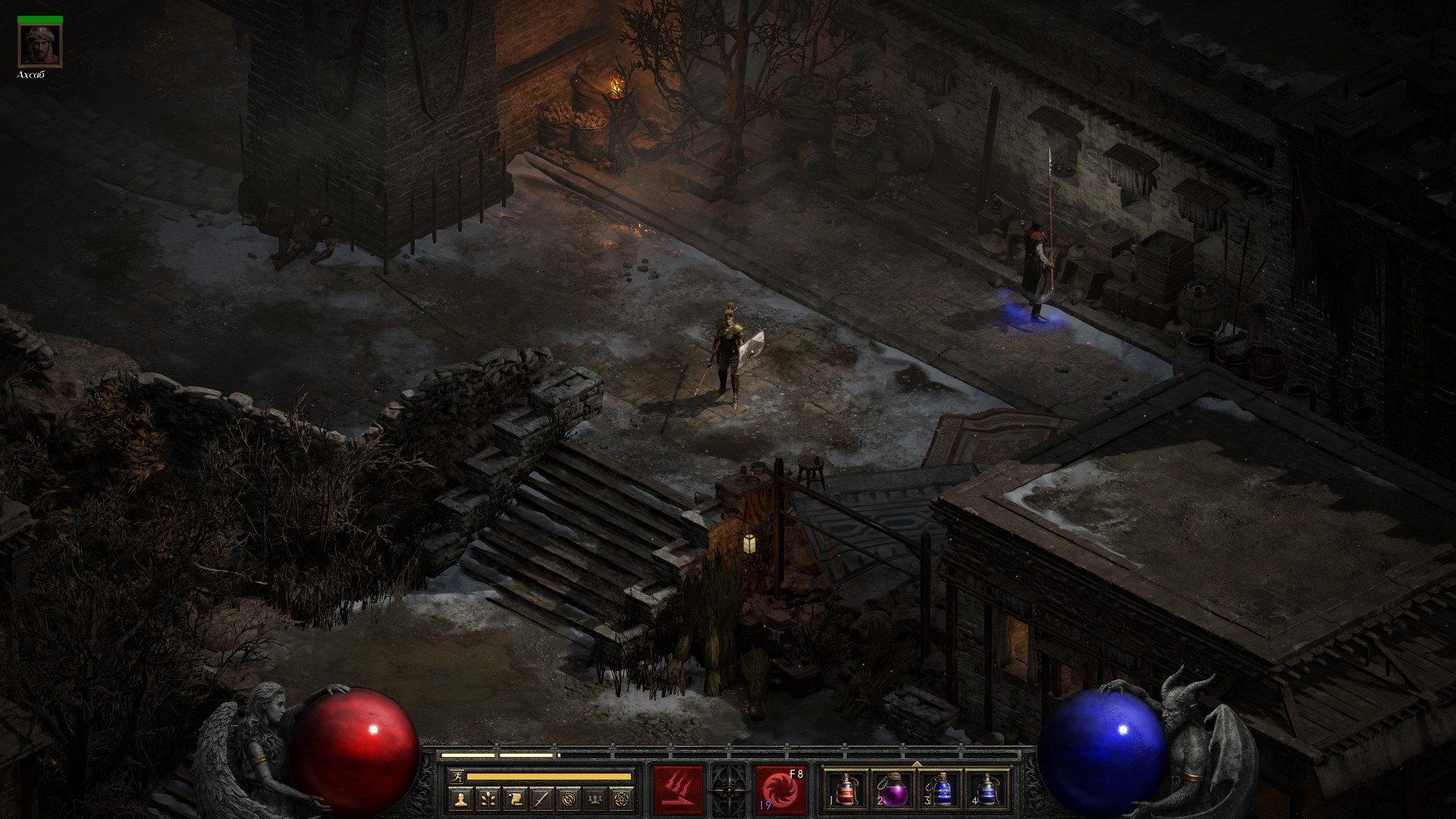
Task: Use the red healing potion in belt slot 1
Action: 845,789
